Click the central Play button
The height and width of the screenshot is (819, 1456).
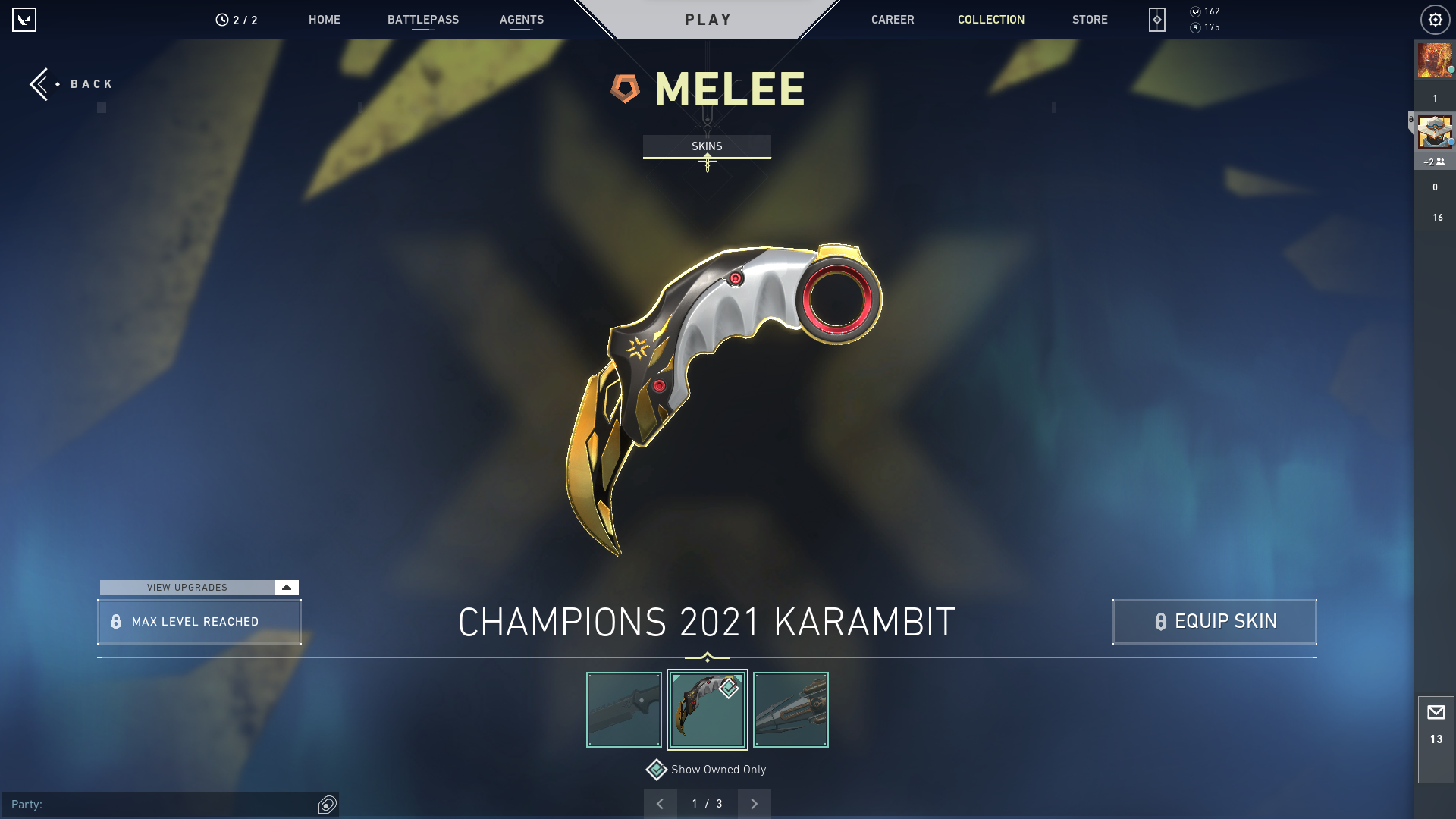(x=708, y=20)
